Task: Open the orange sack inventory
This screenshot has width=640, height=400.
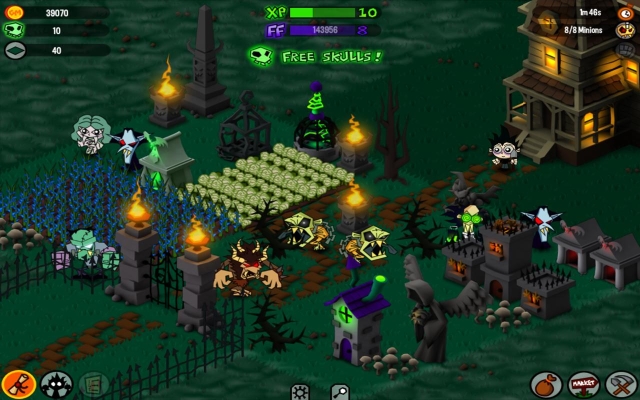Action: point(545,384)
